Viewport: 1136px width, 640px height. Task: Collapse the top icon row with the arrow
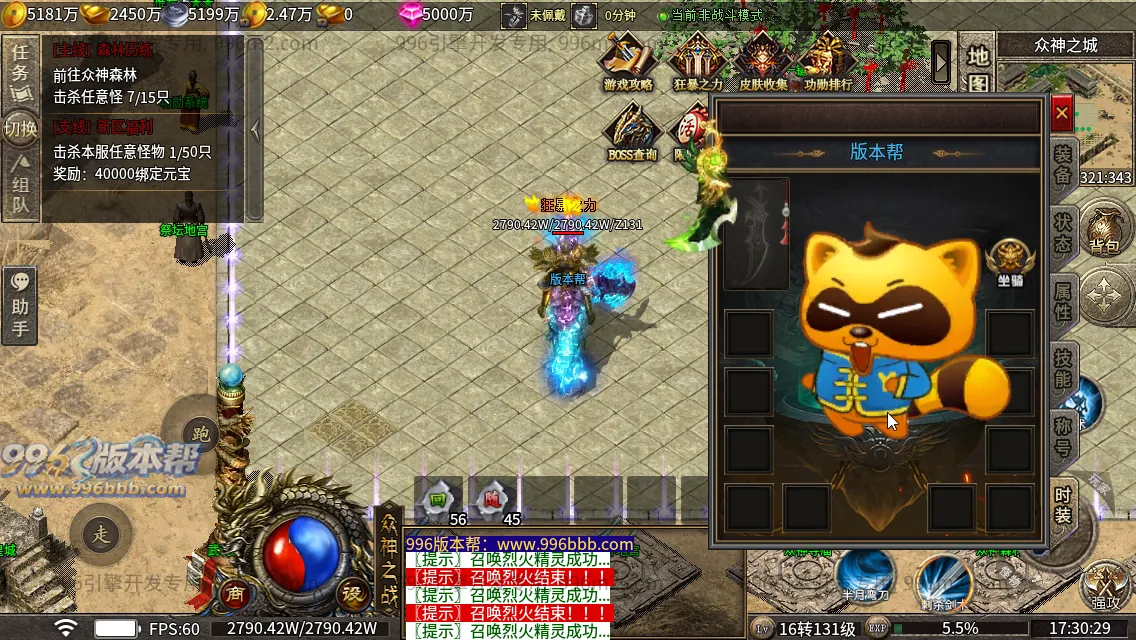[941, 63]
